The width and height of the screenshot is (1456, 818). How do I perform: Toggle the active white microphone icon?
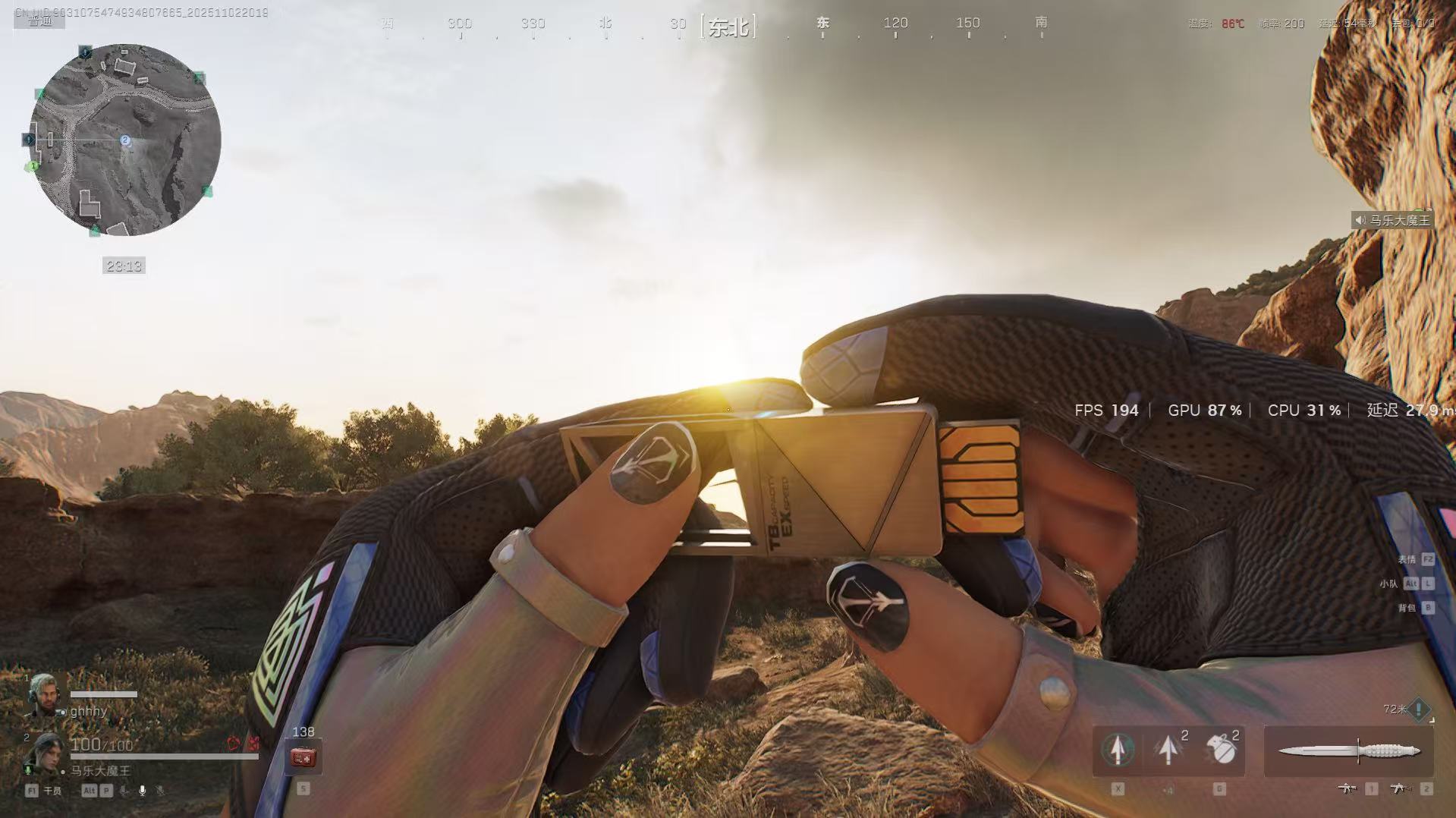pos(142,791)
